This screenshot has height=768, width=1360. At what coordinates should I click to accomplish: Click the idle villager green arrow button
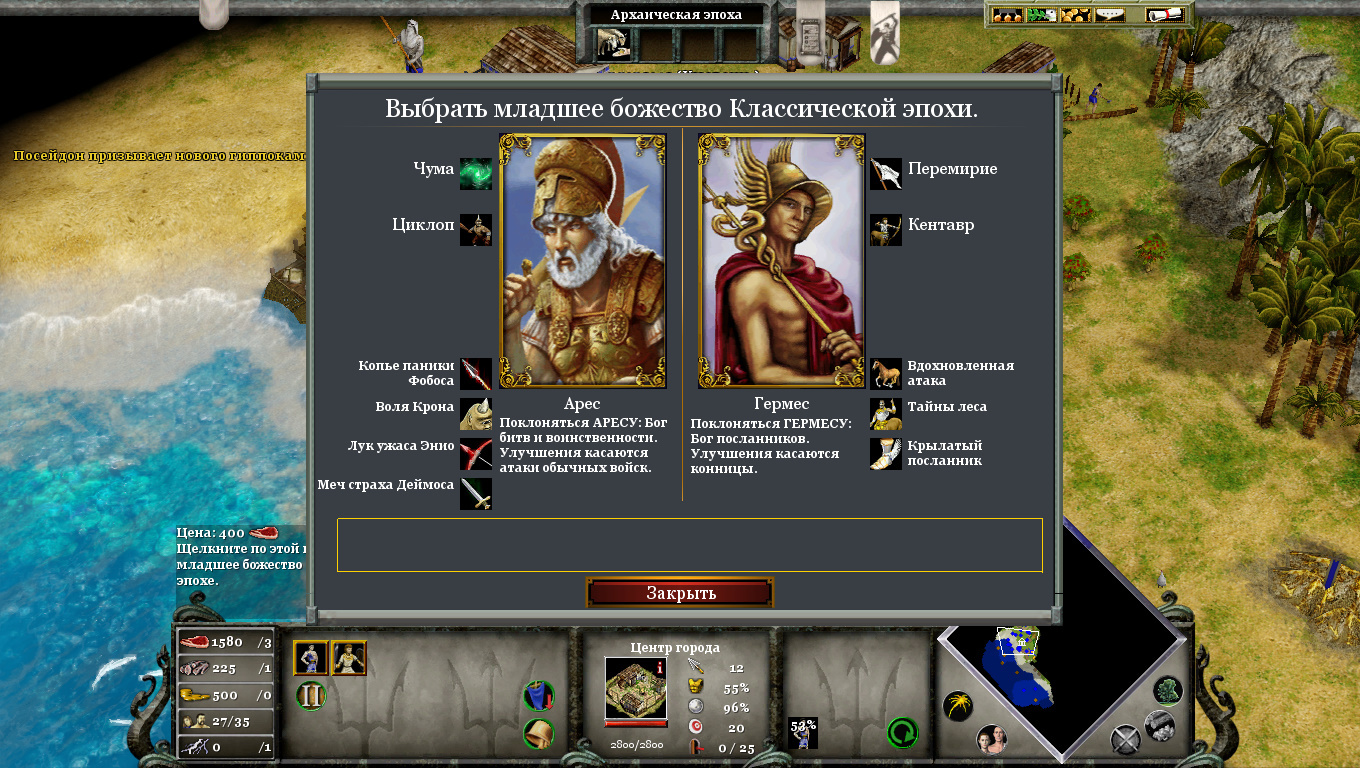coord(901,733)
